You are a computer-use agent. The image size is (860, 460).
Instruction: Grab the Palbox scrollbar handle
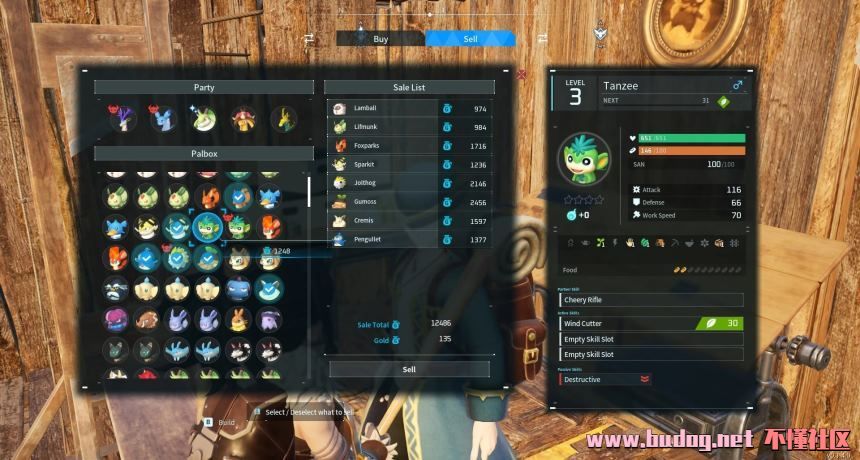coord(308,192)
